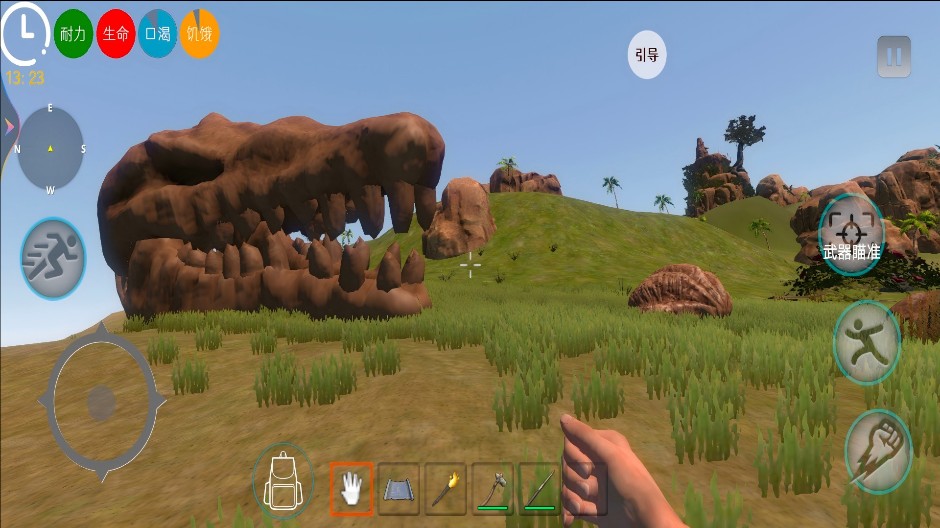Select the stone axe hotbar slot
The height and width of the screenshot is (528, 940).
492,488
